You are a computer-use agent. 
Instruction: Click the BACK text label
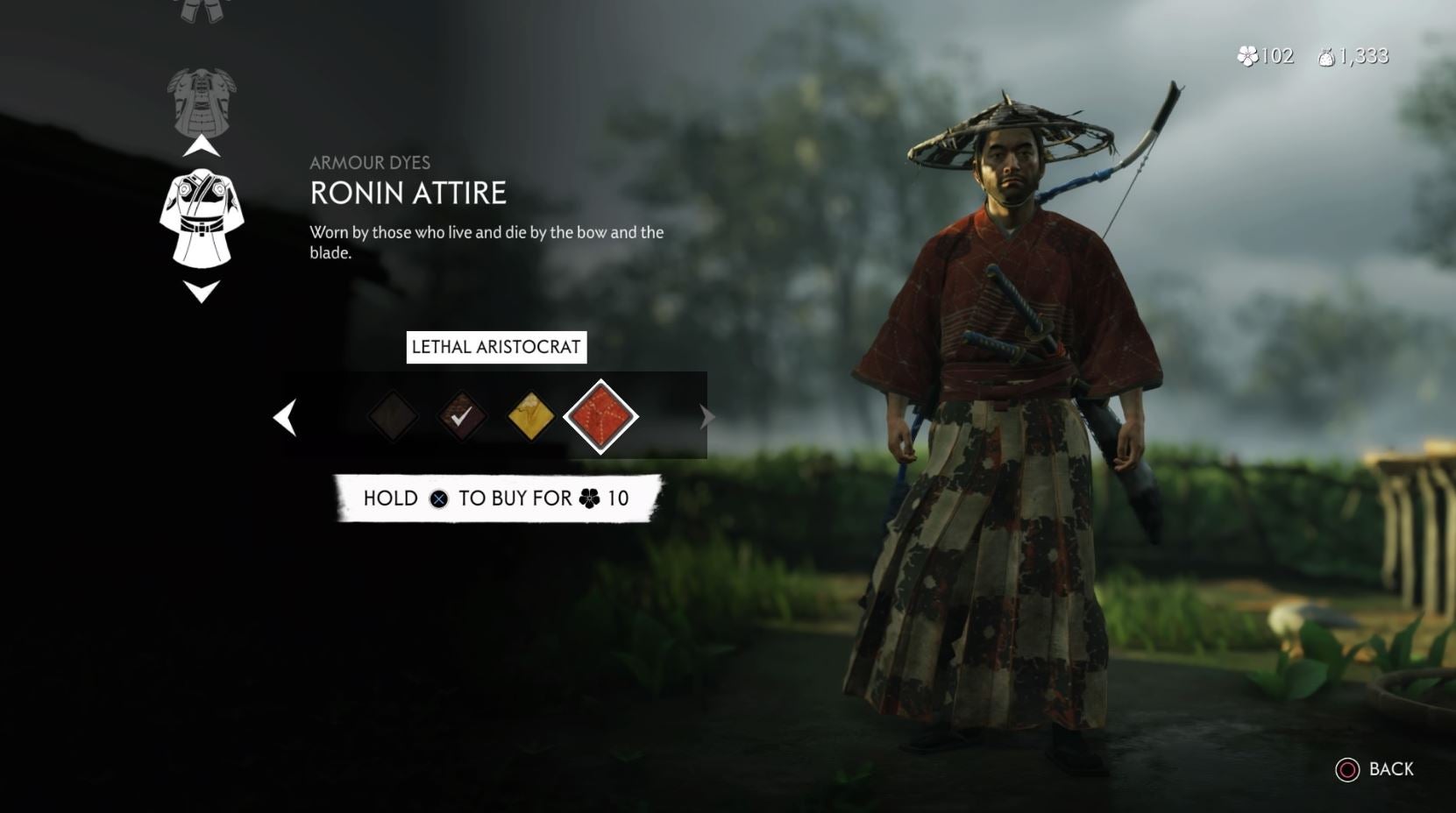pos(1390,770)
